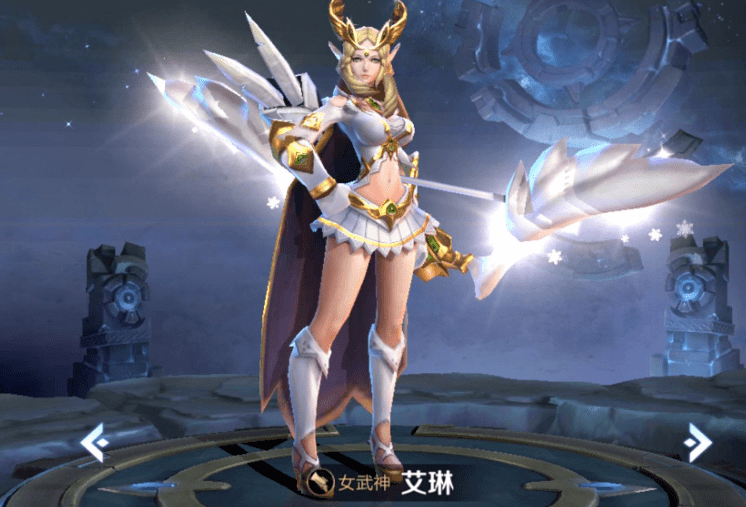Show the next hero with right arrow
Screen dimensions: 746x507
pyautogui.click(x=697, y=442)
